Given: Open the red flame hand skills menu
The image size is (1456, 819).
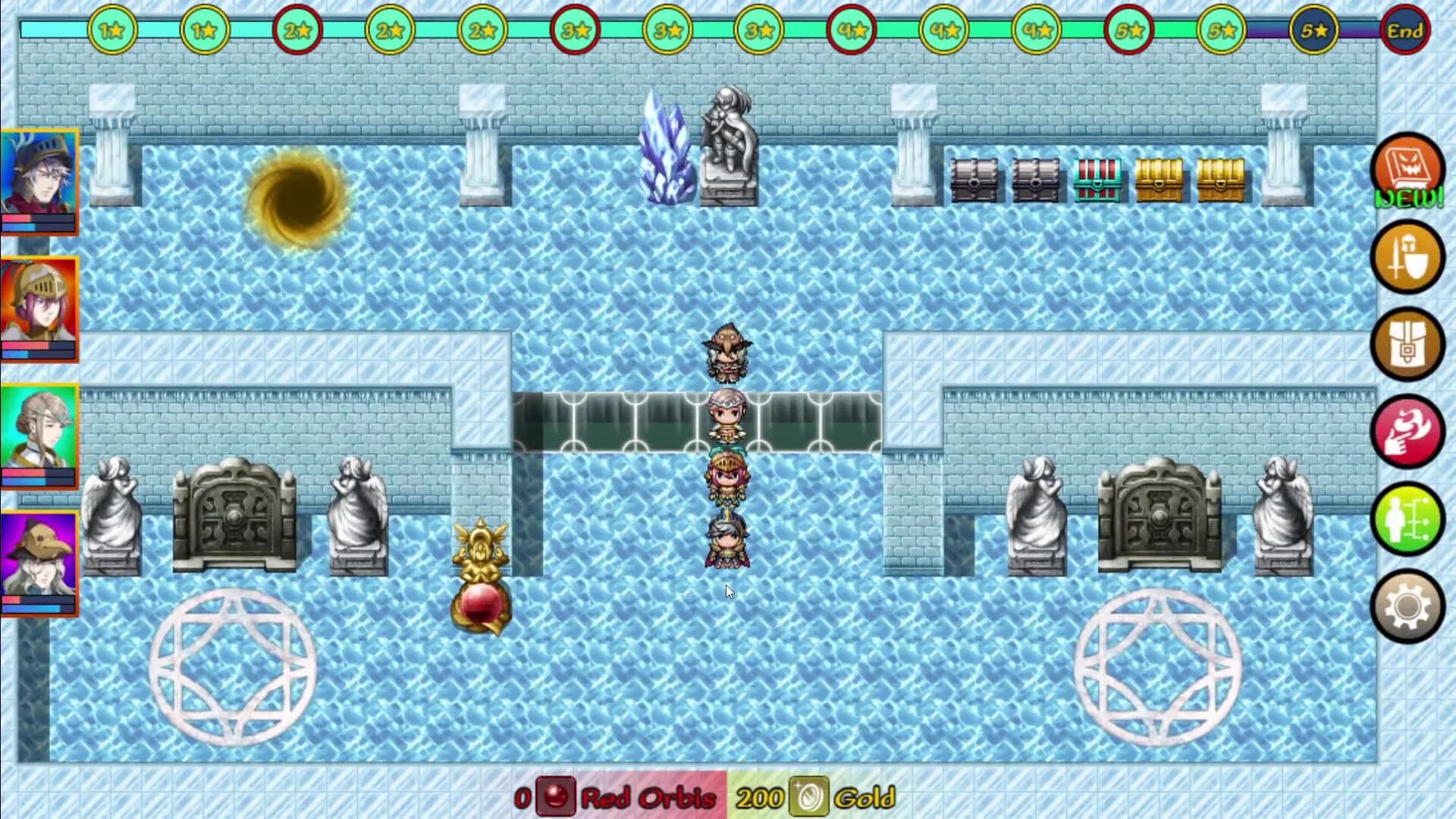Looking at the screenshot, I should 1407,431.
